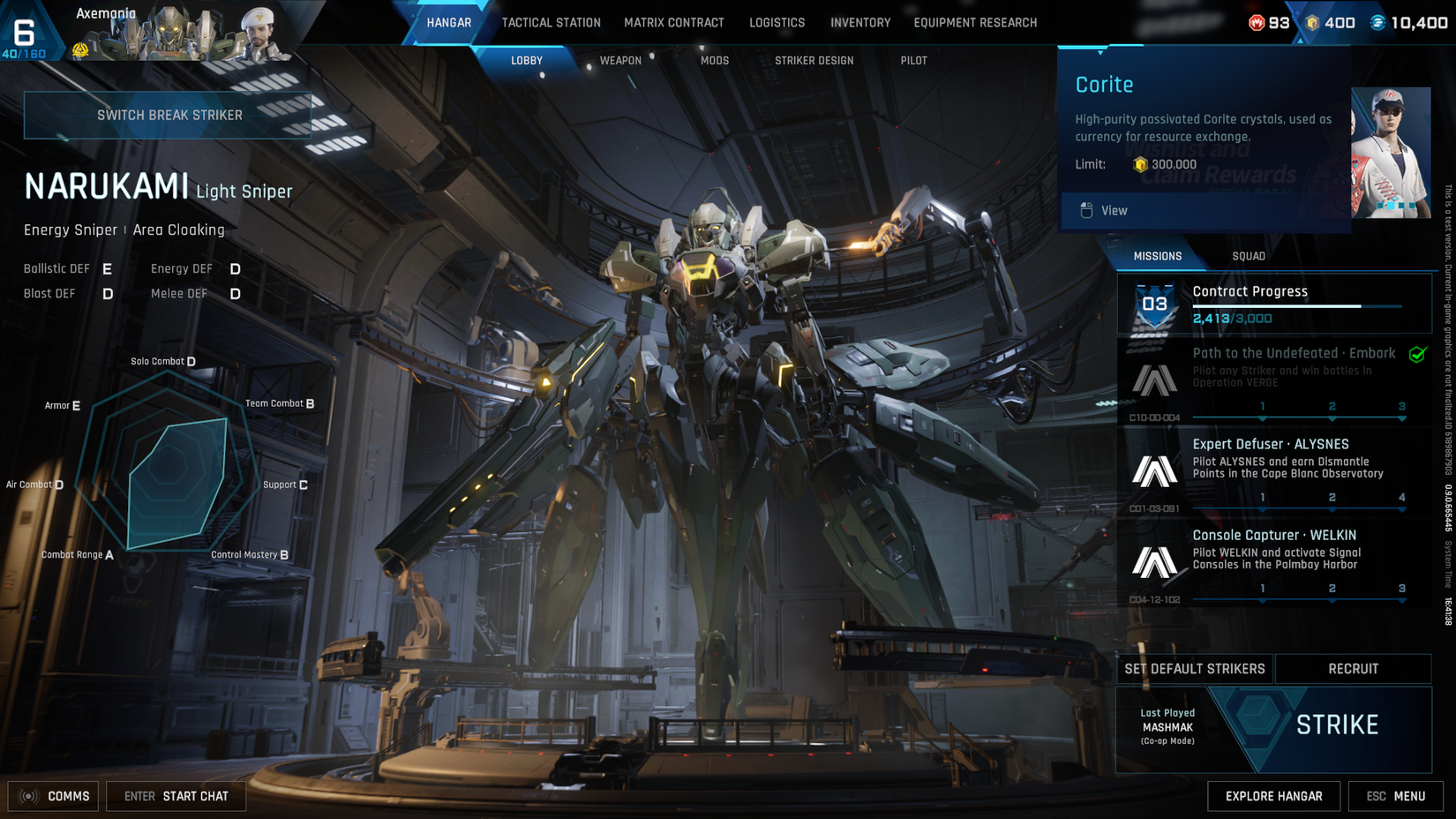Open the EQUIPMENT RESEARCH menu

pyautogui.click(x=974, y=23)
